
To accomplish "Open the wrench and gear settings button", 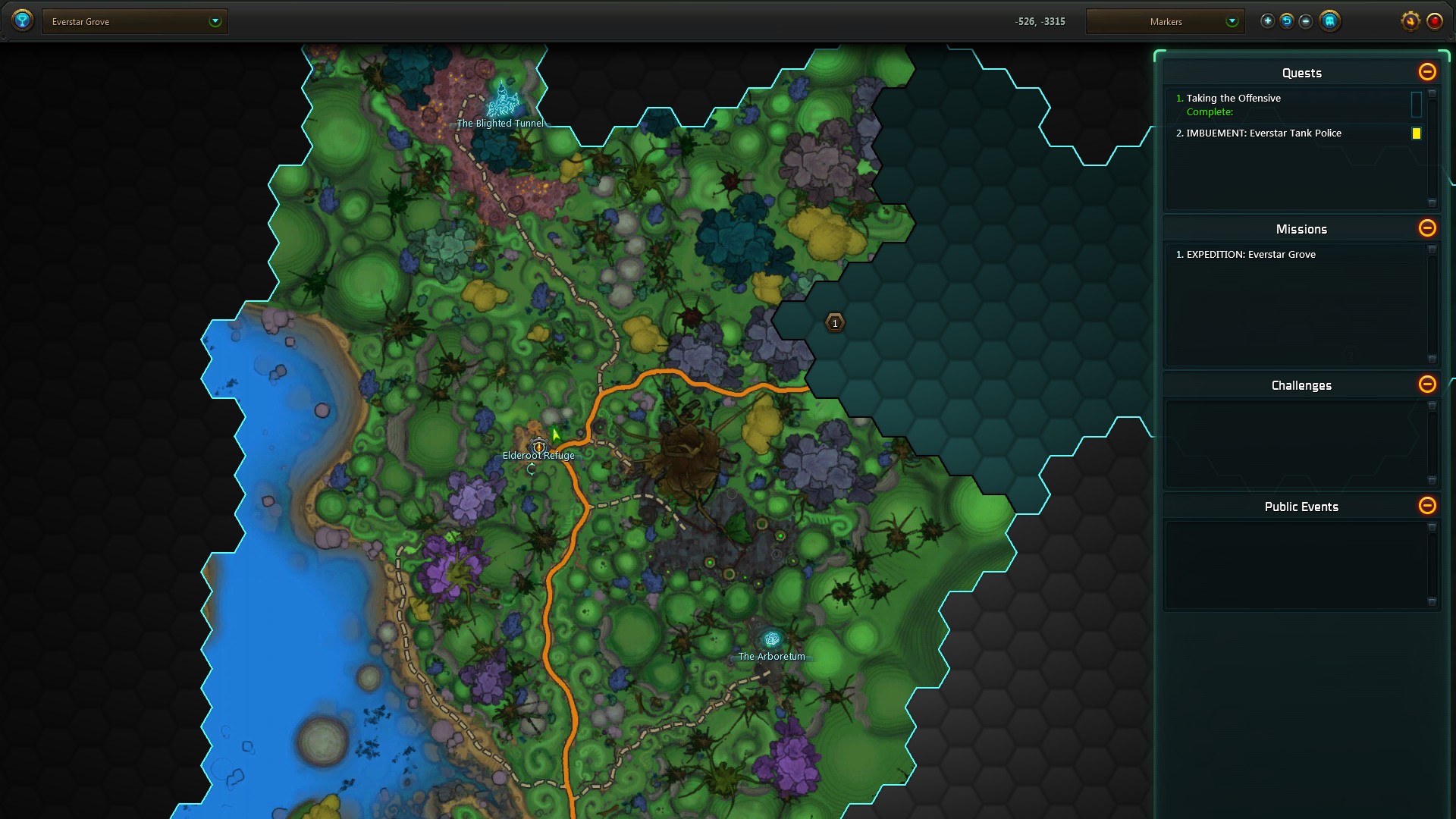I will [1410, 21].
